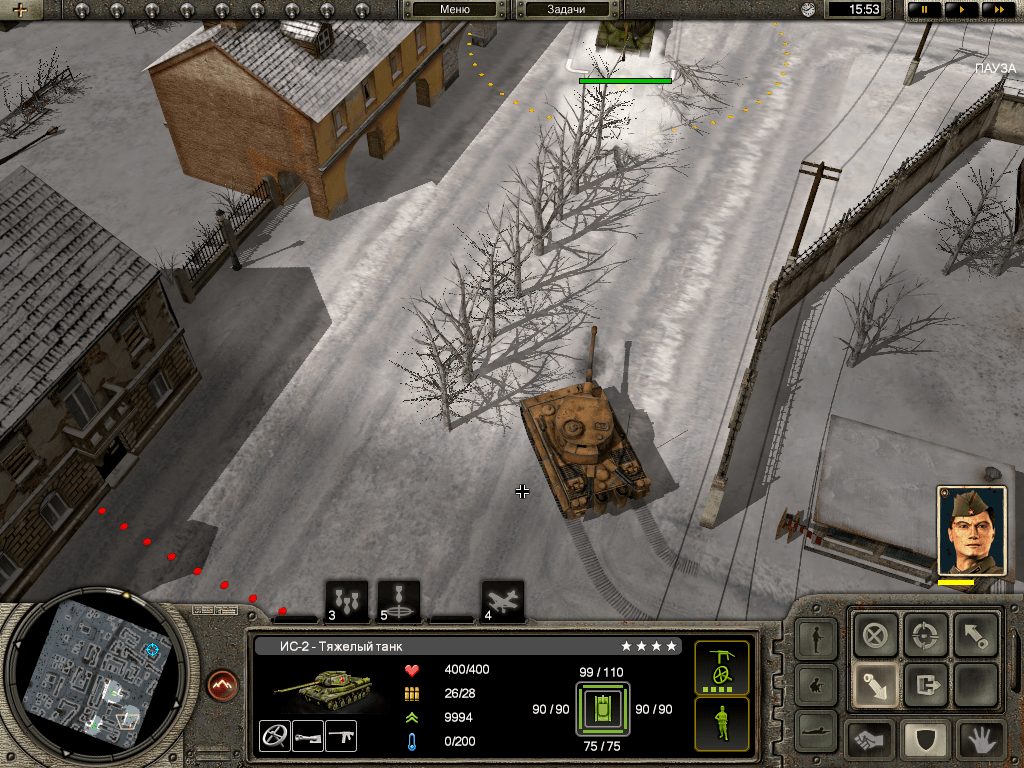Choose the exit vehicle command
Screen dimensions: 1024x768
pos(925,686)
